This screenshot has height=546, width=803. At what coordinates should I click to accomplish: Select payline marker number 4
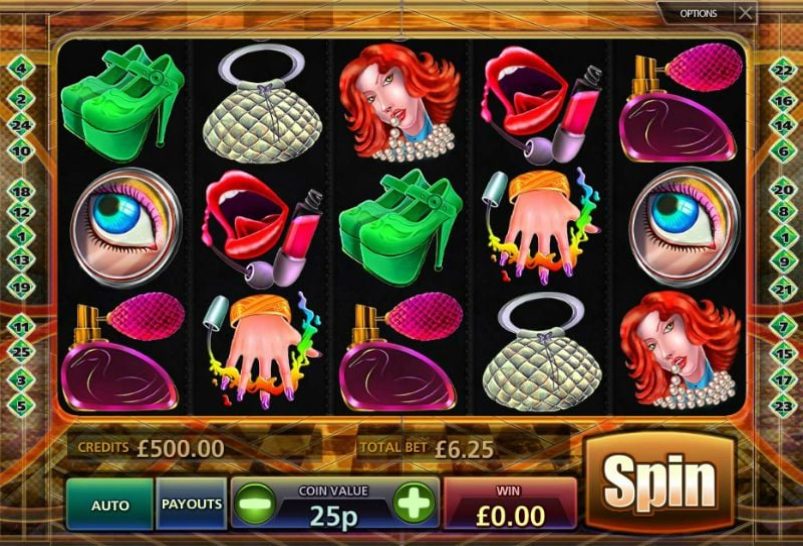[x=20, y=68]
